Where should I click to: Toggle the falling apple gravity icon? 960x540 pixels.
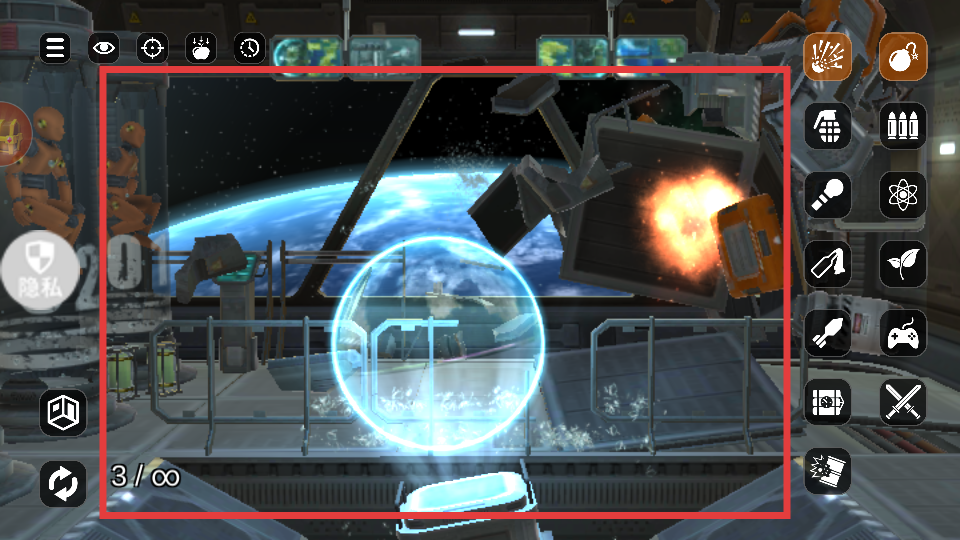pyautogui.click(x=201, y=47)
